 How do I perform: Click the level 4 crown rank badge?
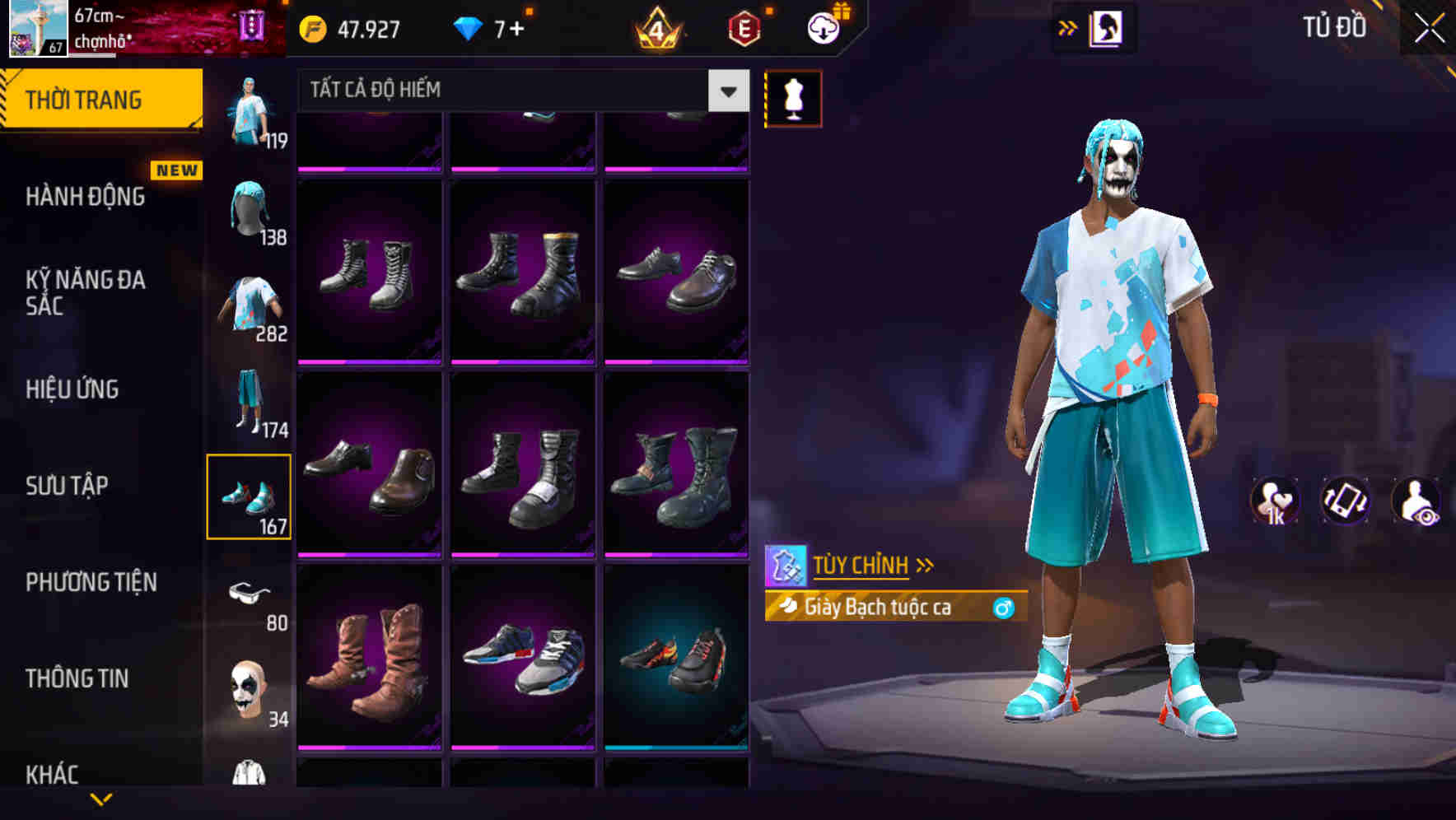point(659,27)
